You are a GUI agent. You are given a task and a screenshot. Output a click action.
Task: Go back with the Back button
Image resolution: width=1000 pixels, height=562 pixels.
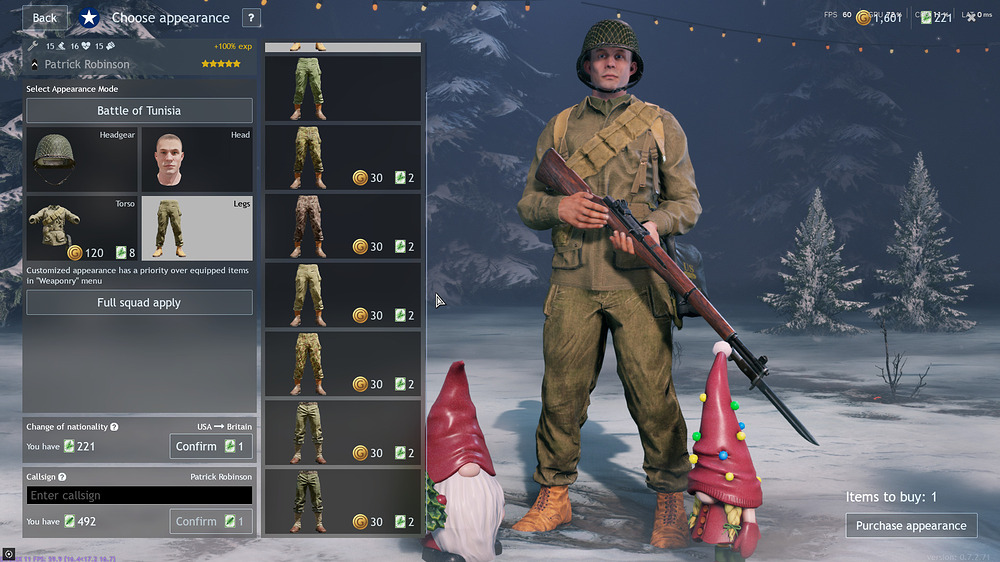point(44,17)
